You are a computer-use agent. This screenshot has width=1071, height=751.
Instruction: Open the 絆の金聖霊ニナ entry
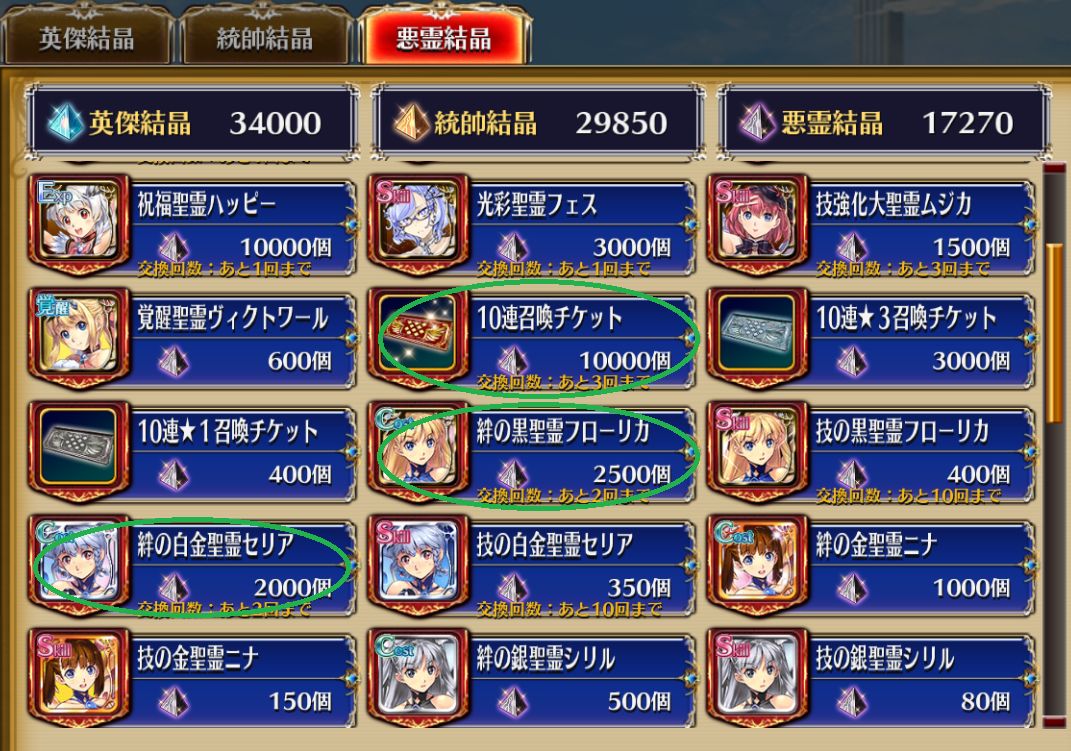click(x=873, y=567)
